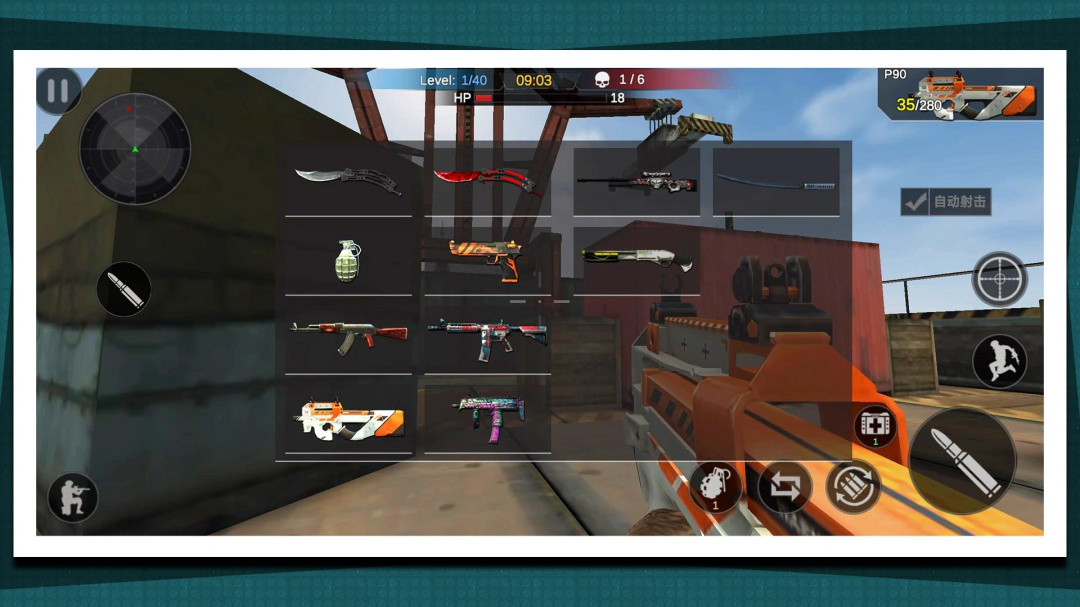This screenshot has height=607, width=1080.
Task: Select the katana sword slot
Action: pyautogui.click(x=776, y=181)
